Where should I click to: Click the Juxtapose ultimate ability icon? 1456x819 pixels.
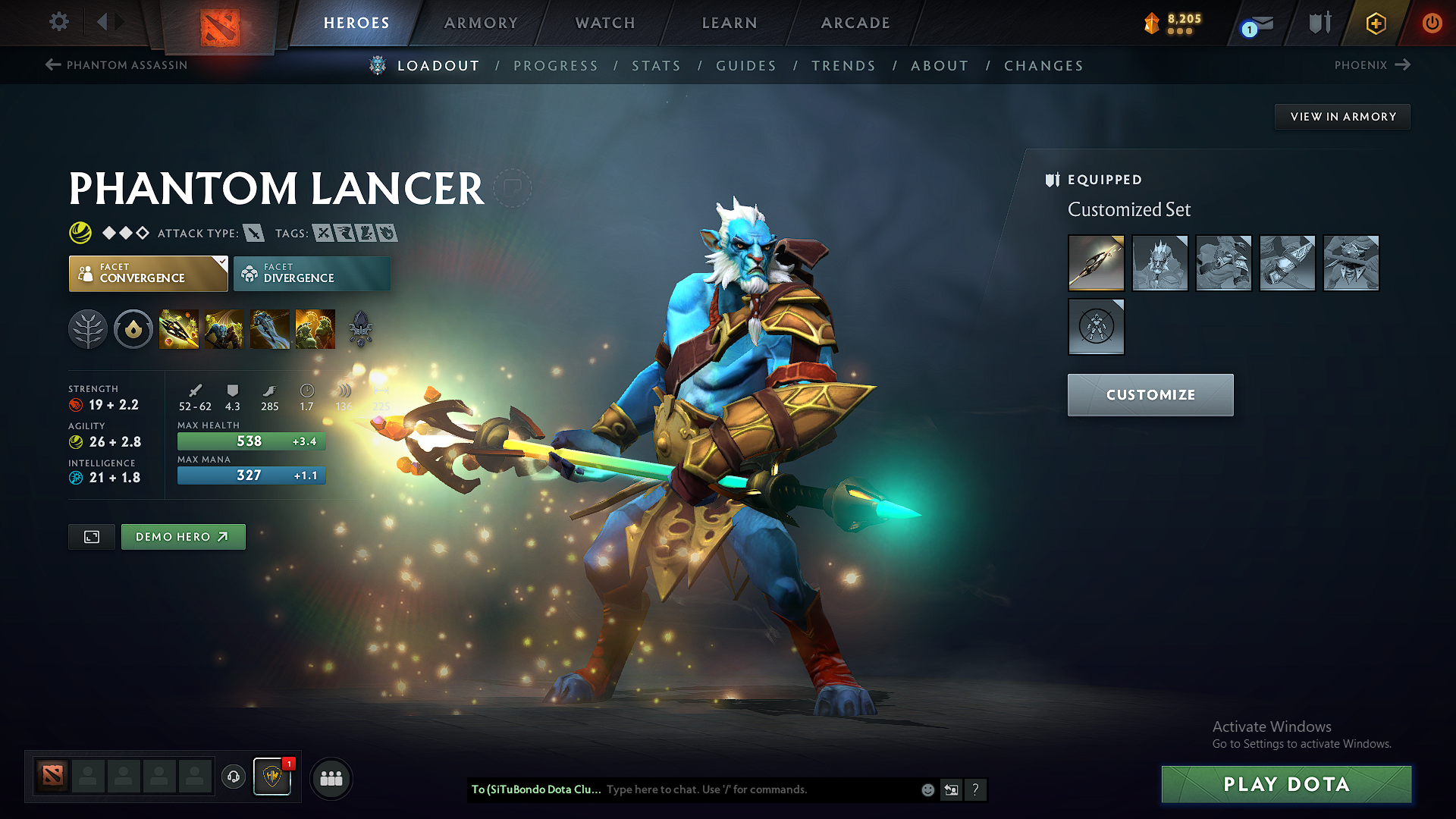tap(315, 328)
